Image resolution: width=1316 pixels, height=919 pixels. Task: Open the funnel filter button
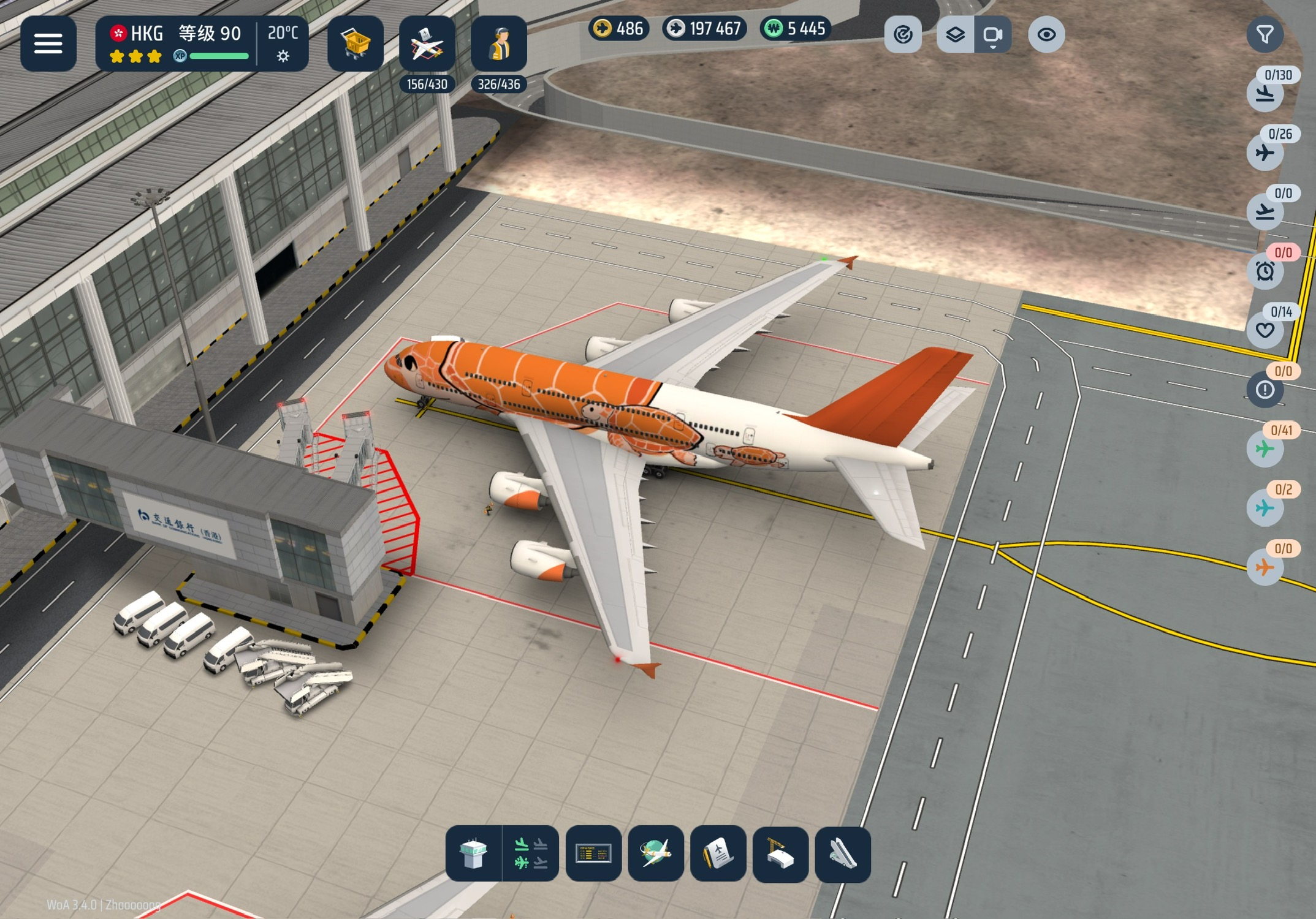pyautogui.click(x=1265, y=35)
